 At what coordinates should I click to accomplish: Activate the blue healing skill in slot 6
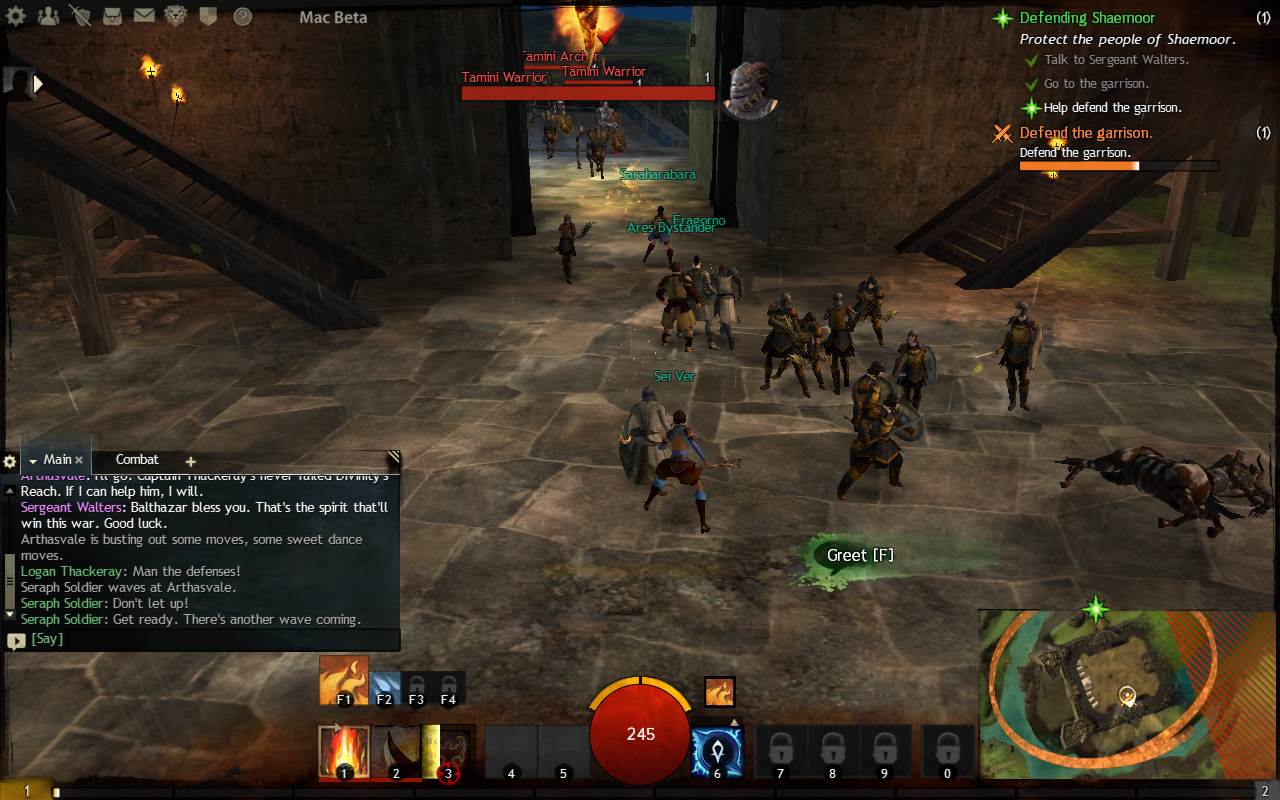(716, 752)
